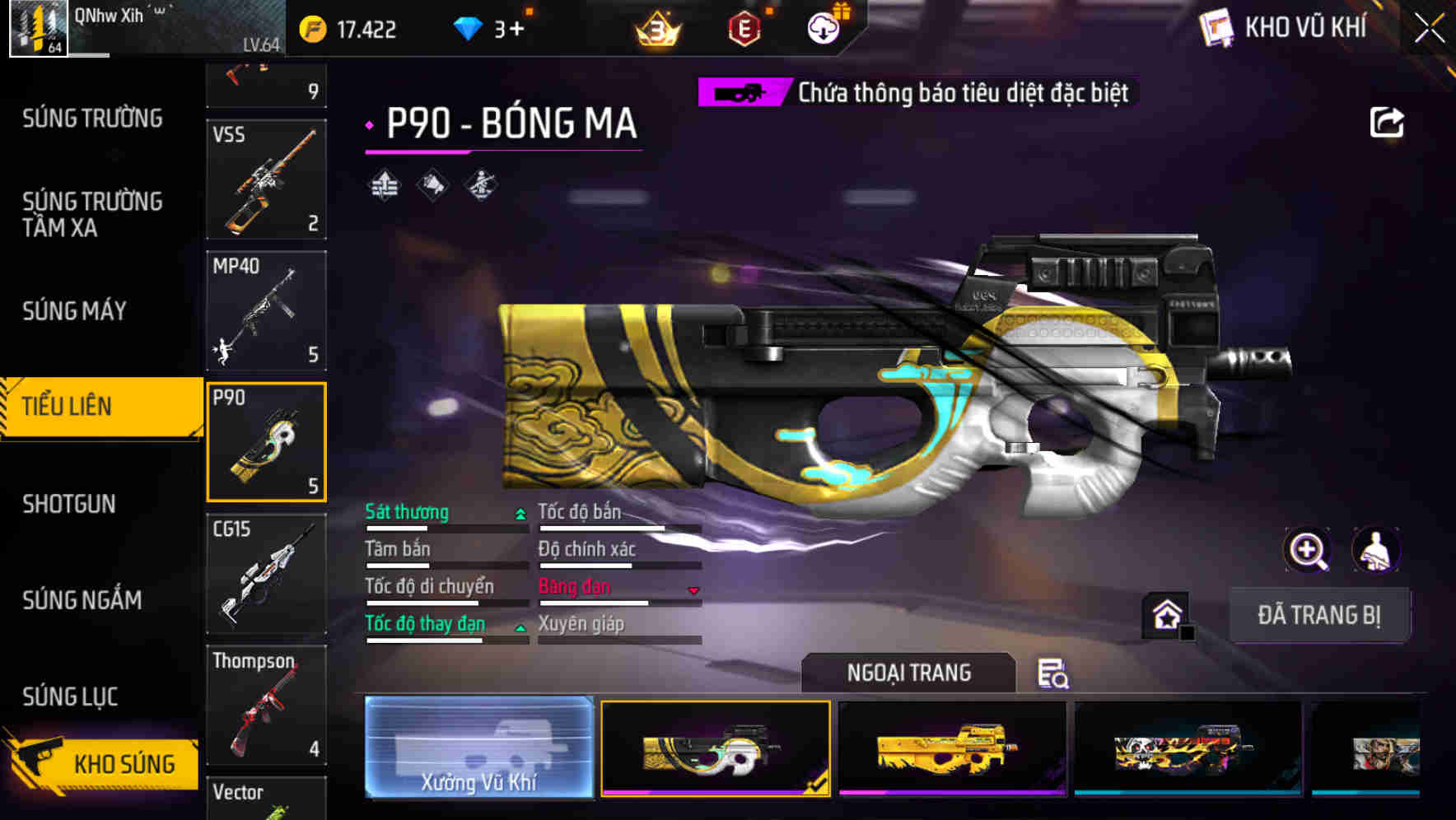
Task: Open the weapon inspect icon beside NGOẠI TRANG tab
Action: [1054, 673]
